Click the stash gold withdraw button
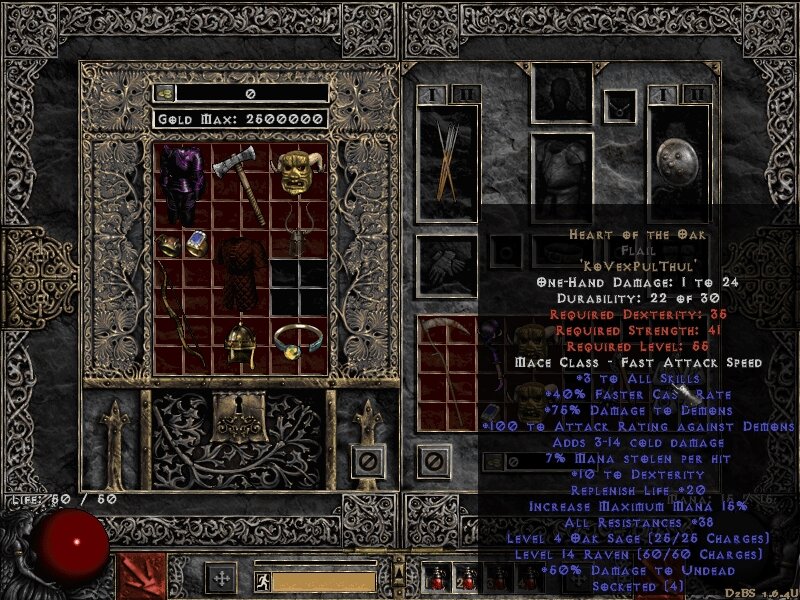The height and width of the screenshot is (600, 800). (x=163, y=93)
